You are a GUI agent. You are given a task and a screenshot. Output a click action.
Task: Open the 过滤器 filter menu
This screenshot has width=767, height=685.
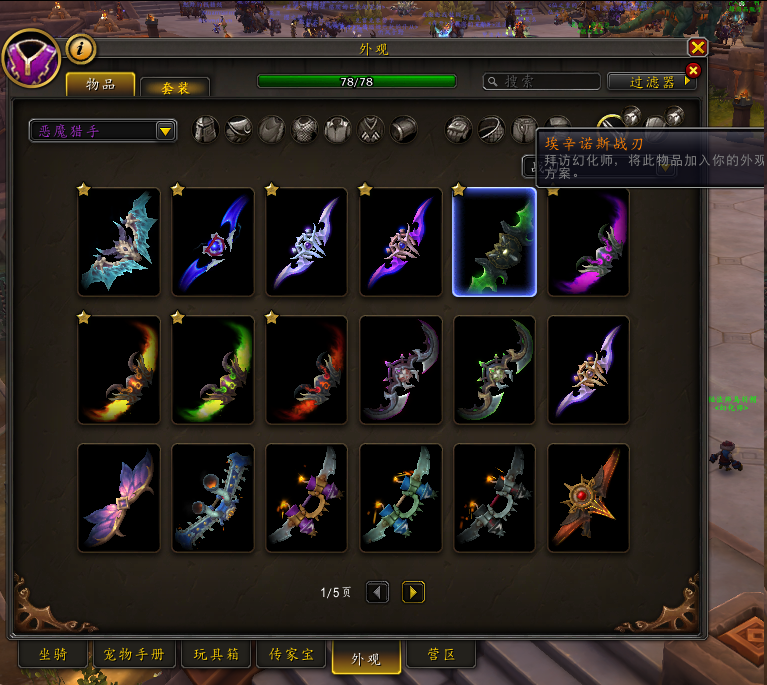651,81
